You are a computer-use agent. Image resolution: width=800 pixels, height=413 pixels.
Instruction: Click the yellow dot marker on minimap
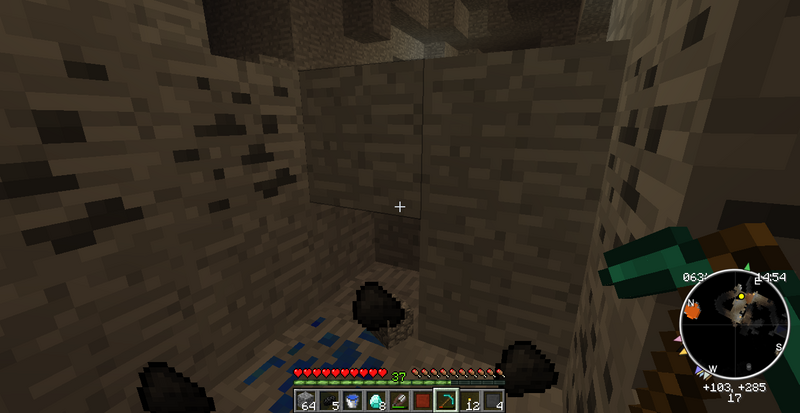click(741, 296)
